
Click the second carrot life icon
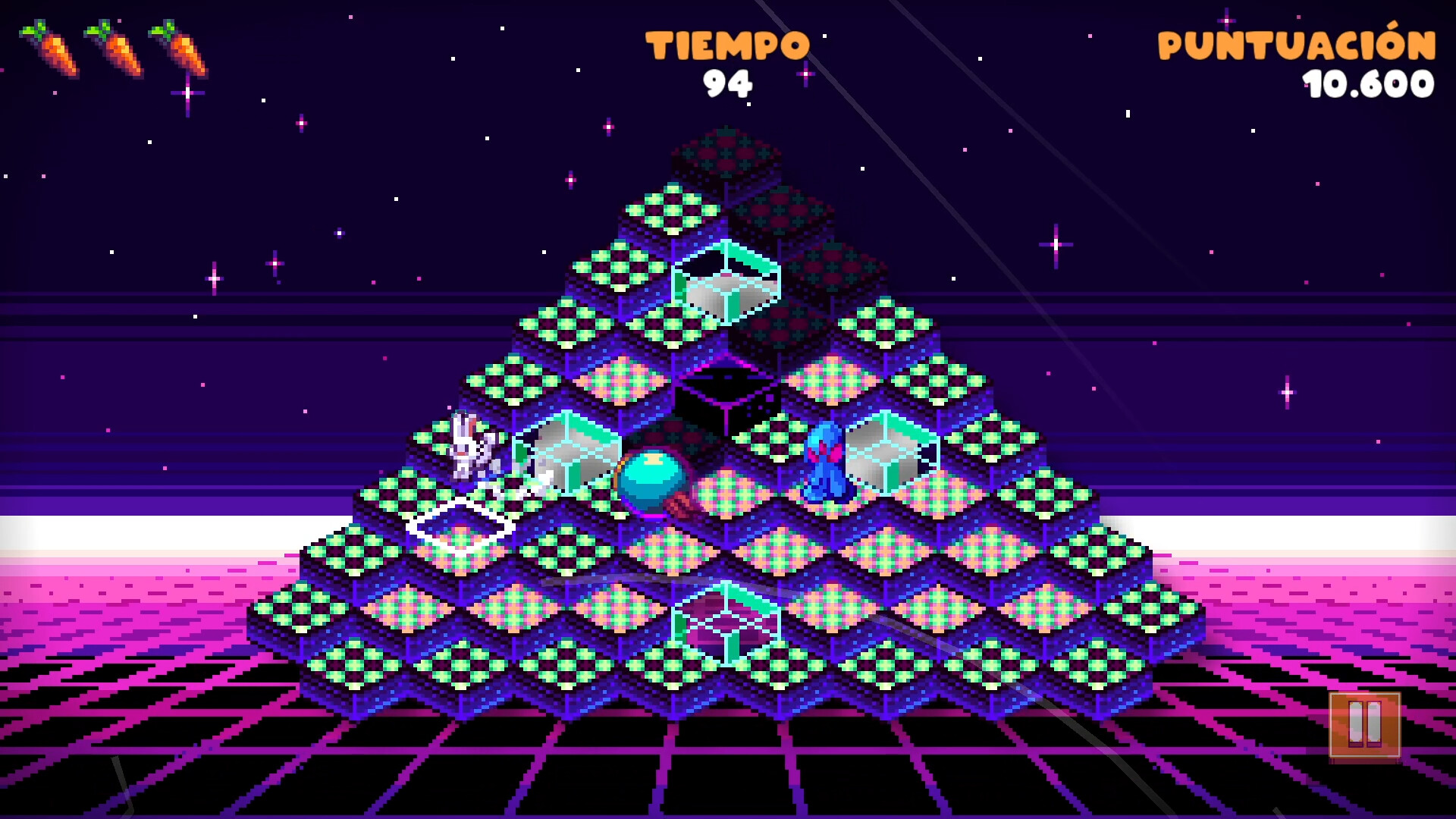point(114,49)
